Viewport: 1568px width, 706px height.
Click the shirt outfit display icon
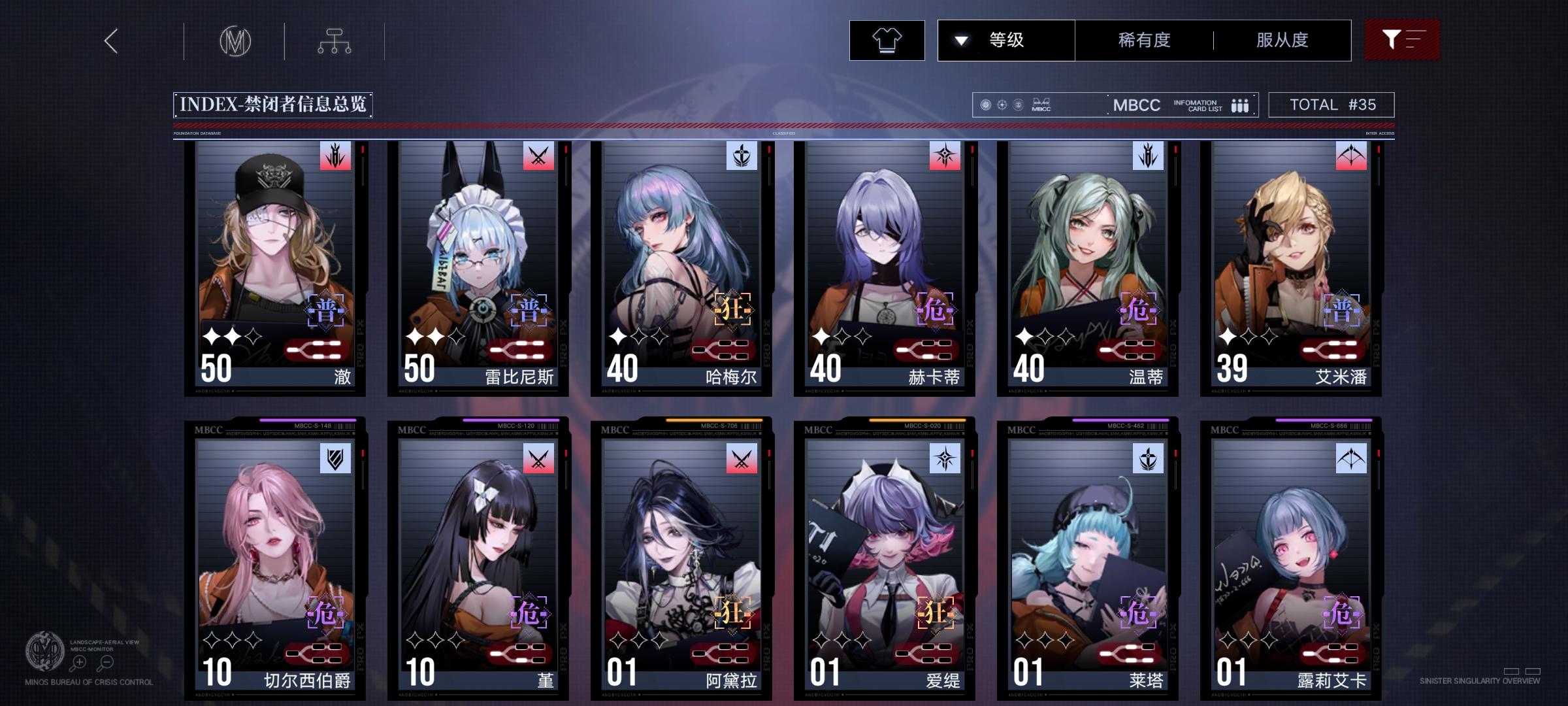pyautogui.click(x=887, y=39)
